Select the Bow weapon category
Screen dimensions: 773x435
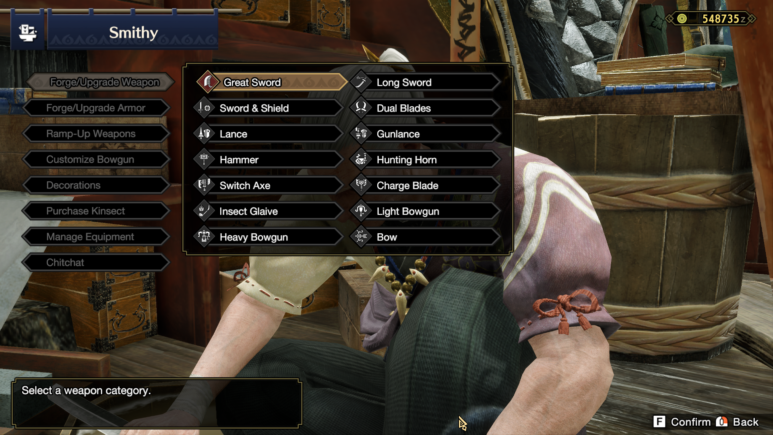point(424,238)
